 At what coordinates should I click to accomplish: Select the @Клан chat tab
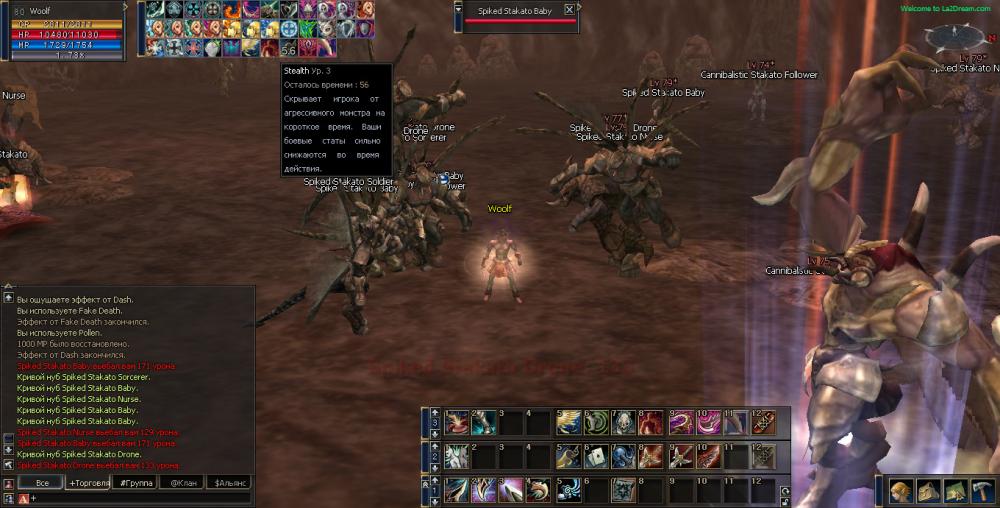pyautogui.click(x=183, y=482)
